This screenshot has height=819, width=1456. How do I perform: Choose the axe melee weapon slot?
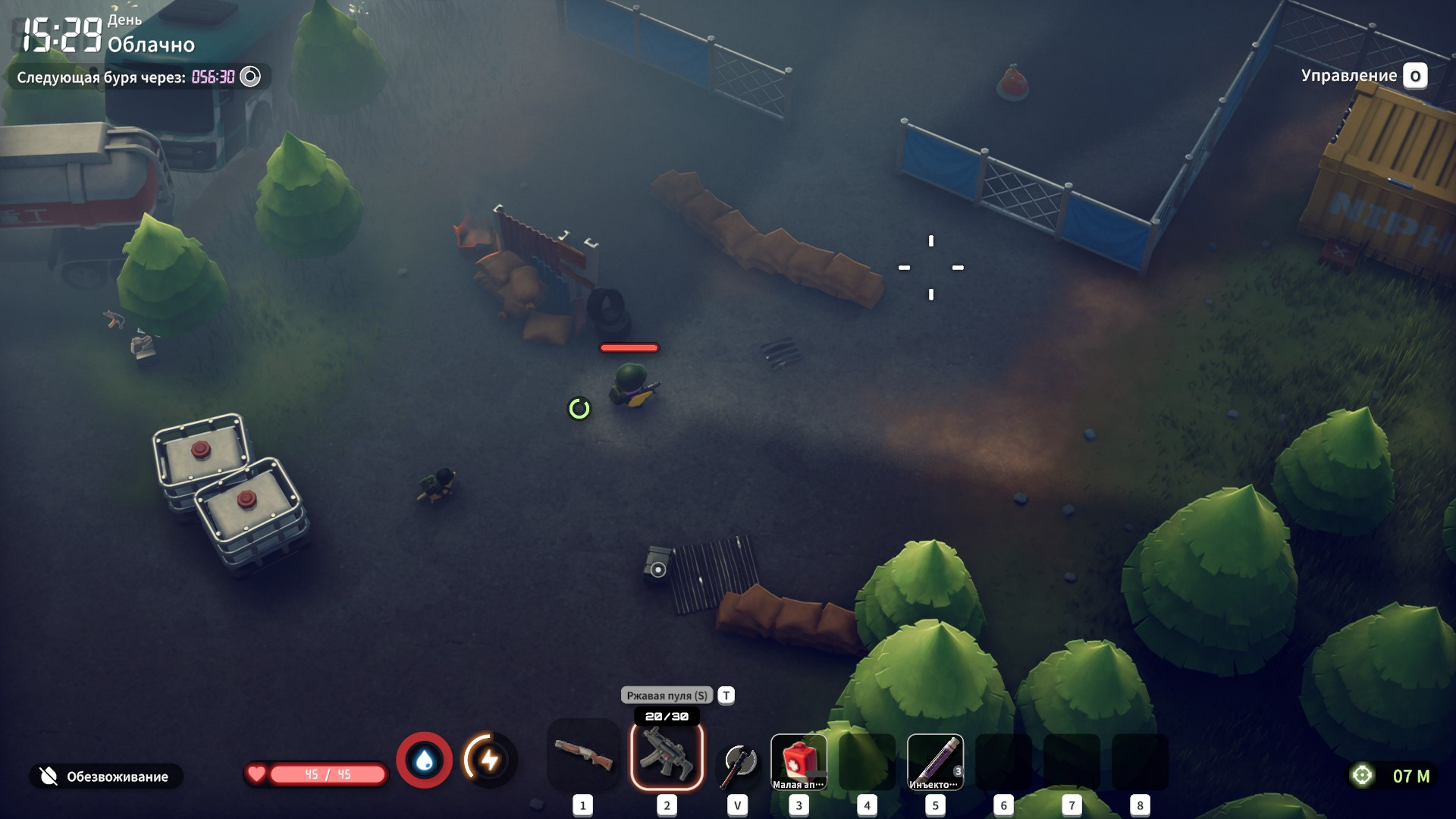[738, 762]
